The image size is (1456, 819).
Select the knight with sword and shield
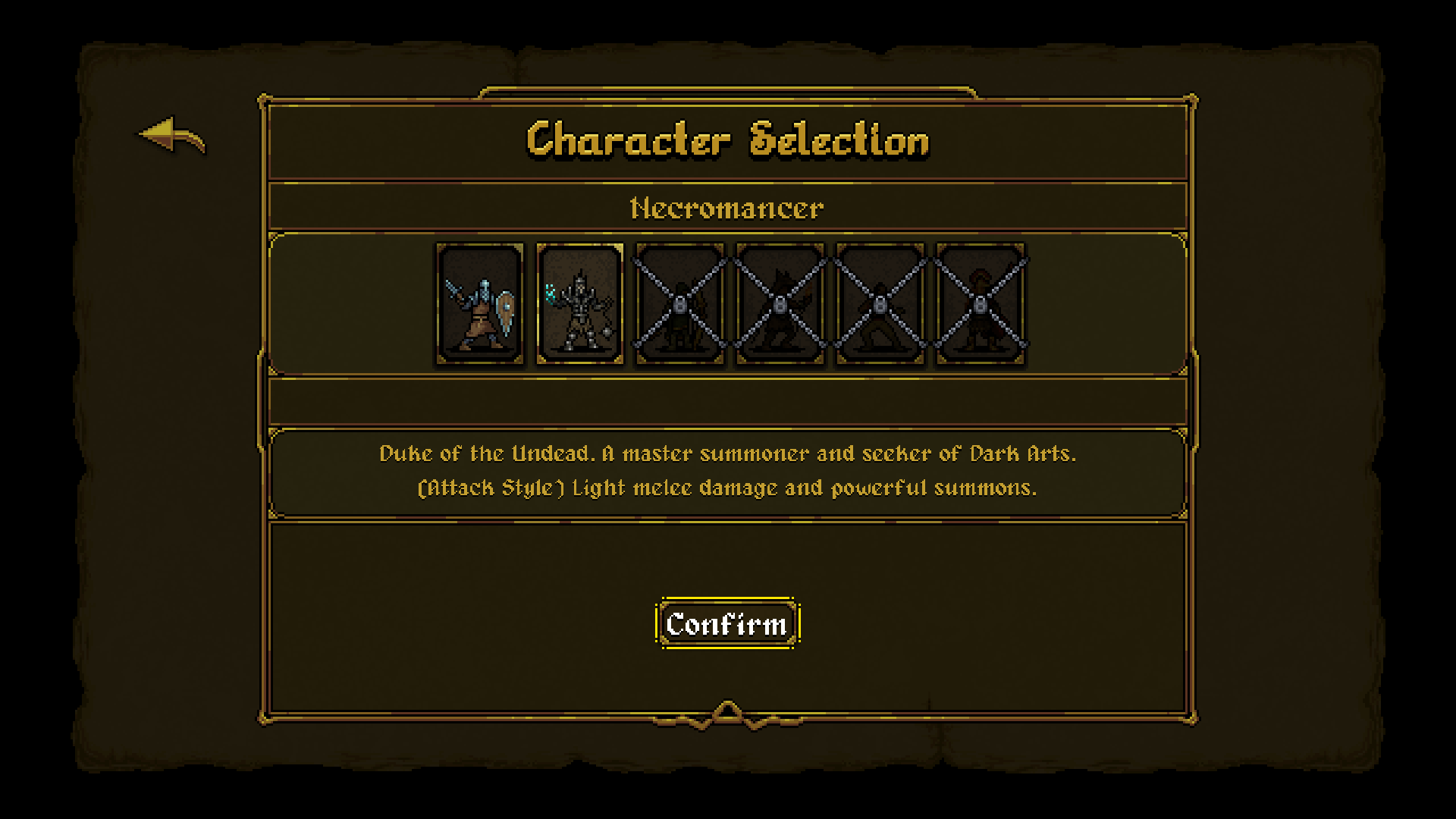(x=479, y=303)
